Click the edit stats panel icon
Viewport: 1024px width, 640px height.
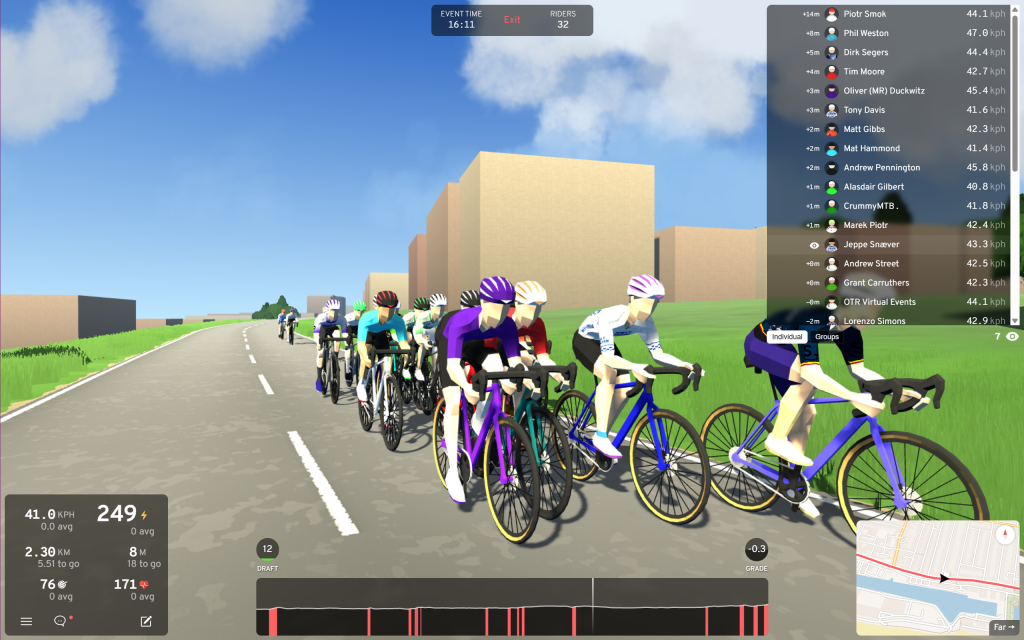click(x=146, y=621)
